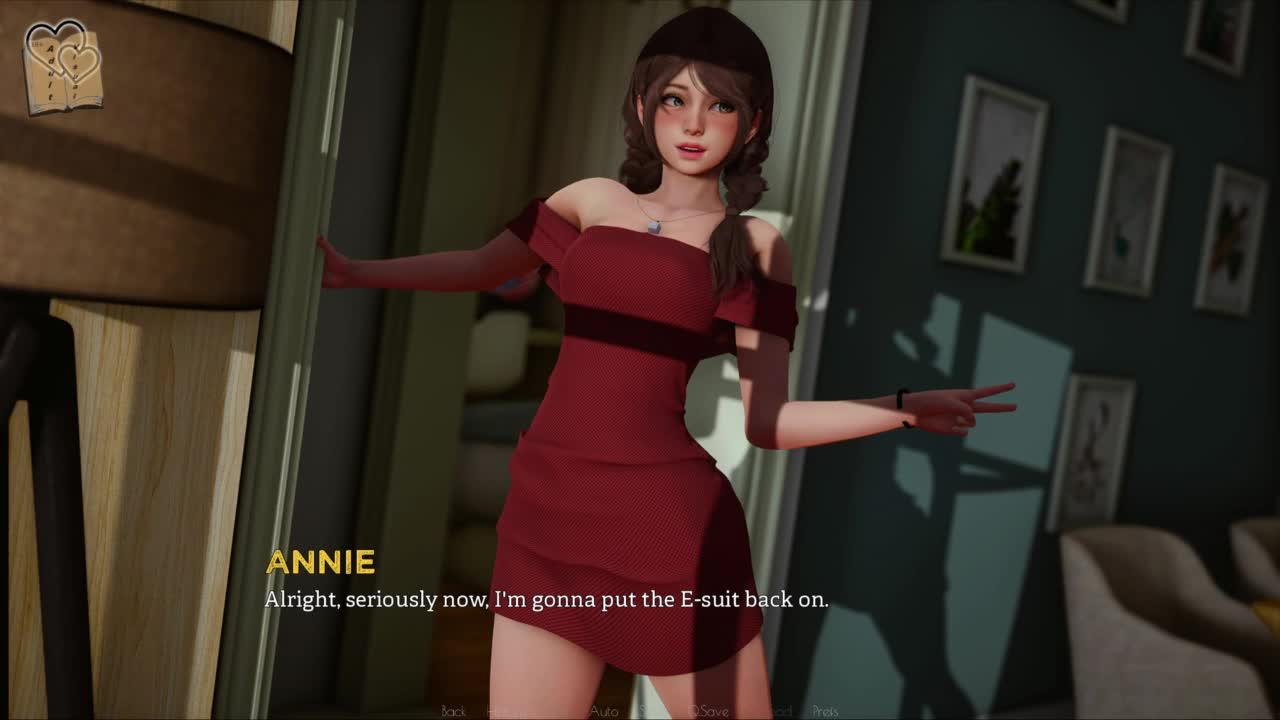The height and width of the screenshot is (720, 1280).
Task: Toggle Auto-advance mode
Action: coord(603,711)
